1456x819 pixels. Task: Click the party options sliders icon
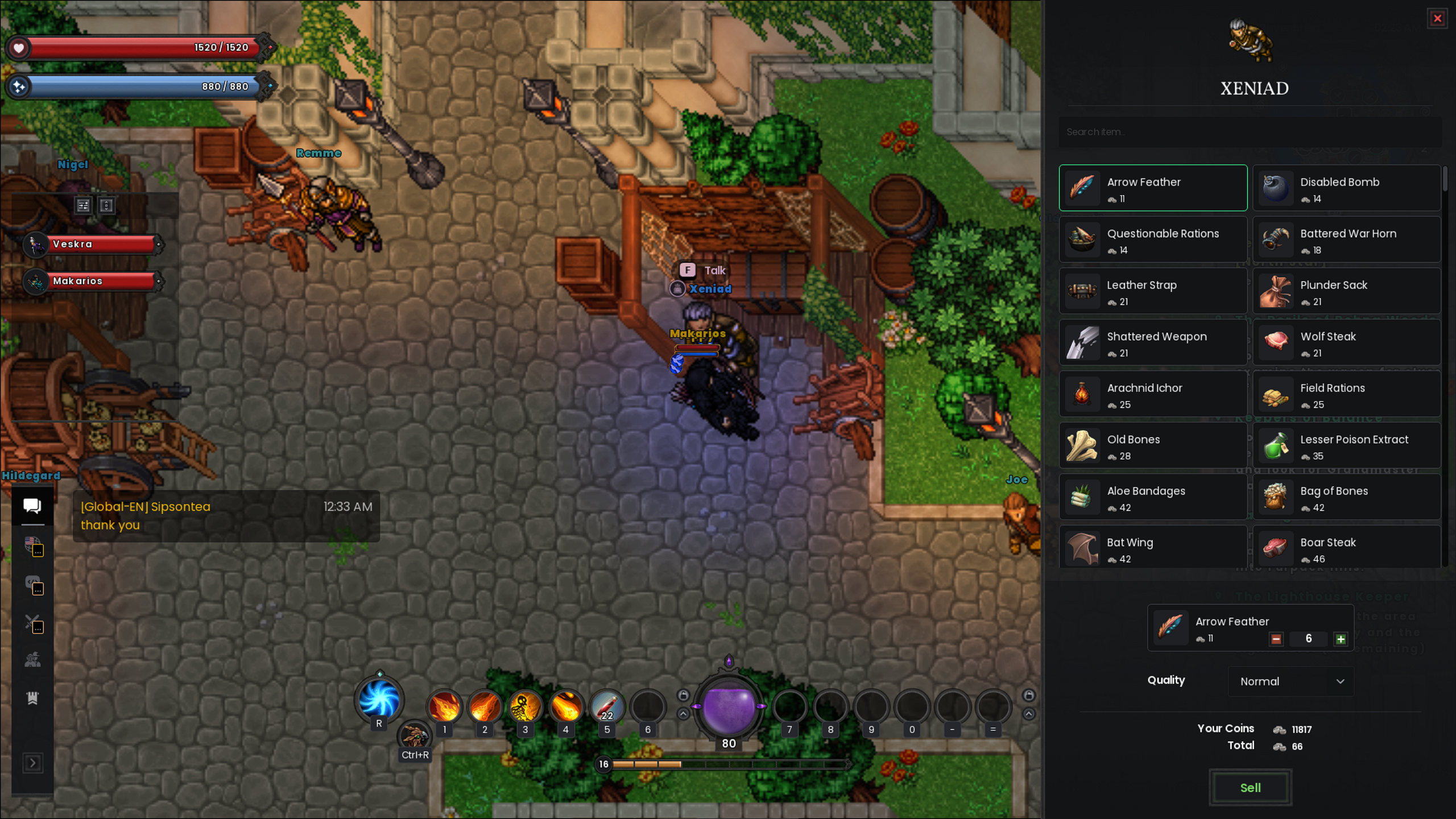(84, 205)
